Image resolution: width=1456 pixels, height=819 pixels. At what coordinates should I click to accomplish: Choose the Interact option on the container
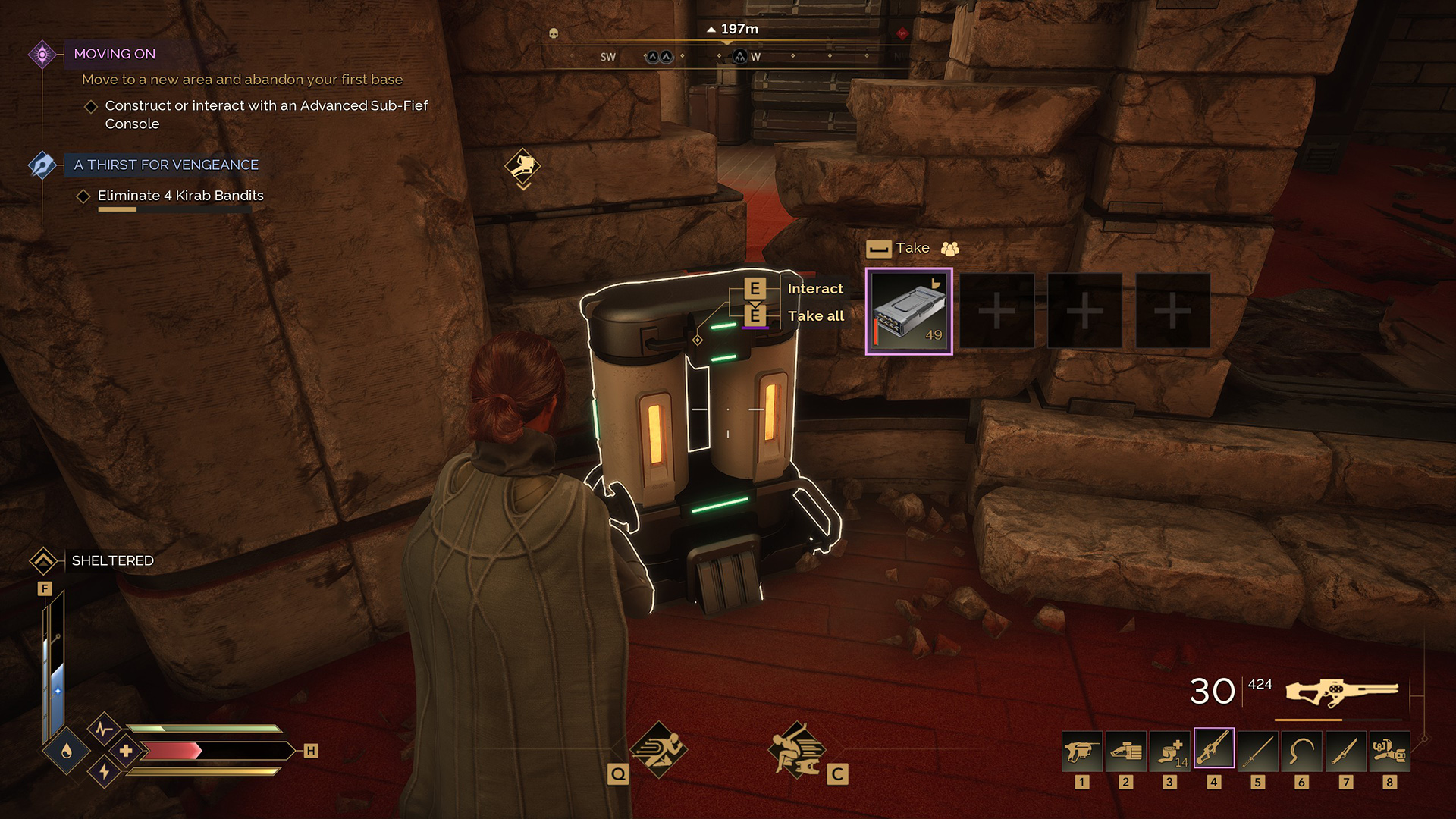(x=815, y=289)
